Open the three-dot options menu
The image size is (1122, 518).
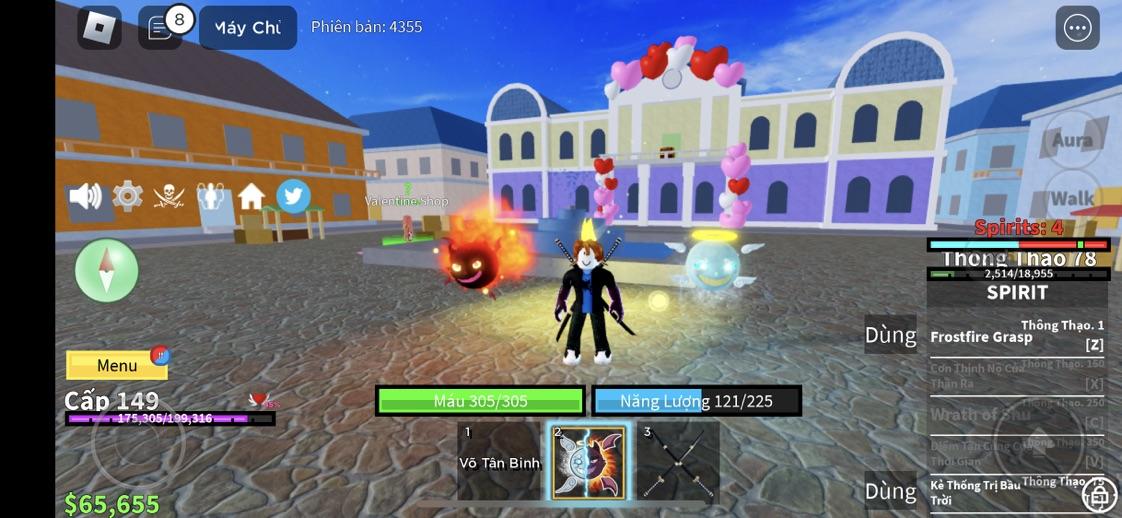click(x=1077, y=28)
